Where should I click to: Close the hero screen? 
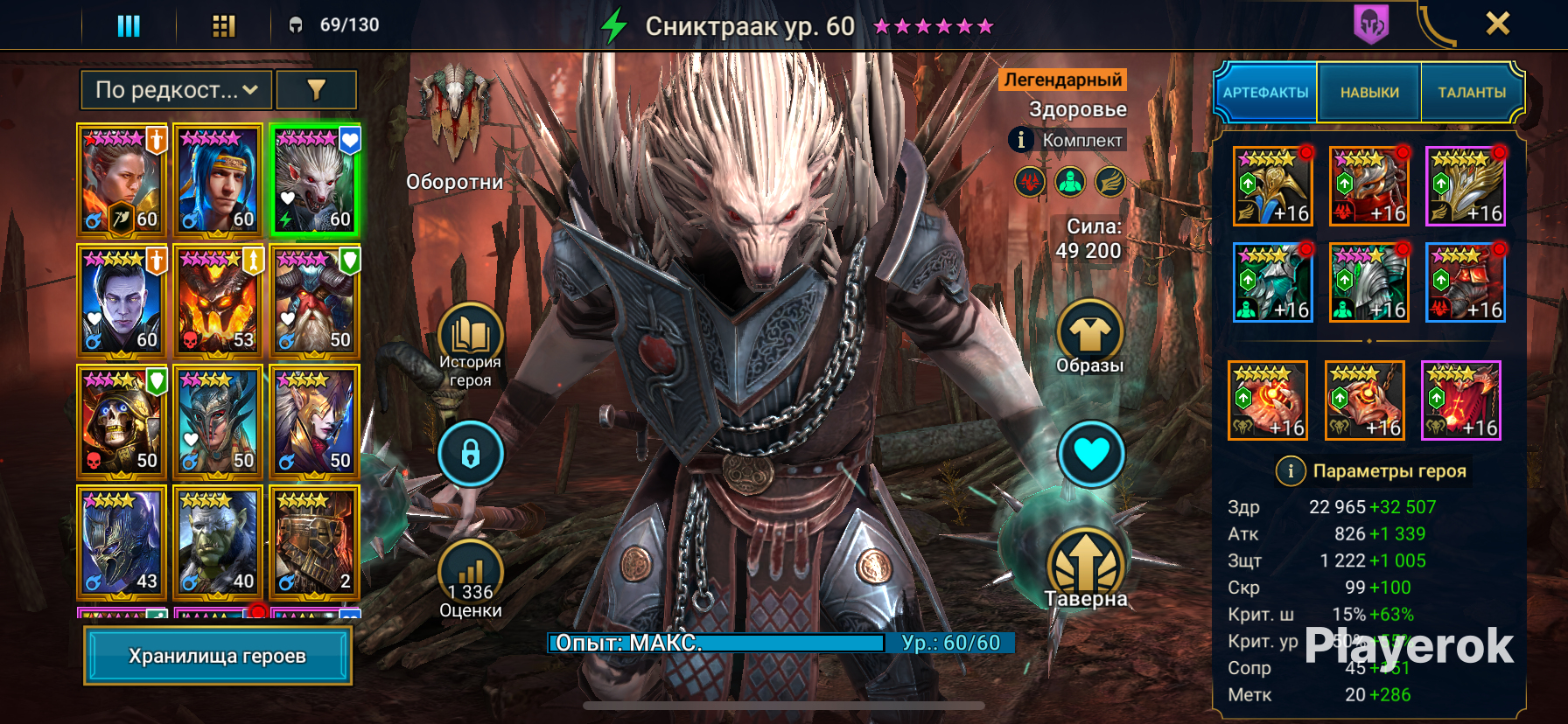[1497, 24]
